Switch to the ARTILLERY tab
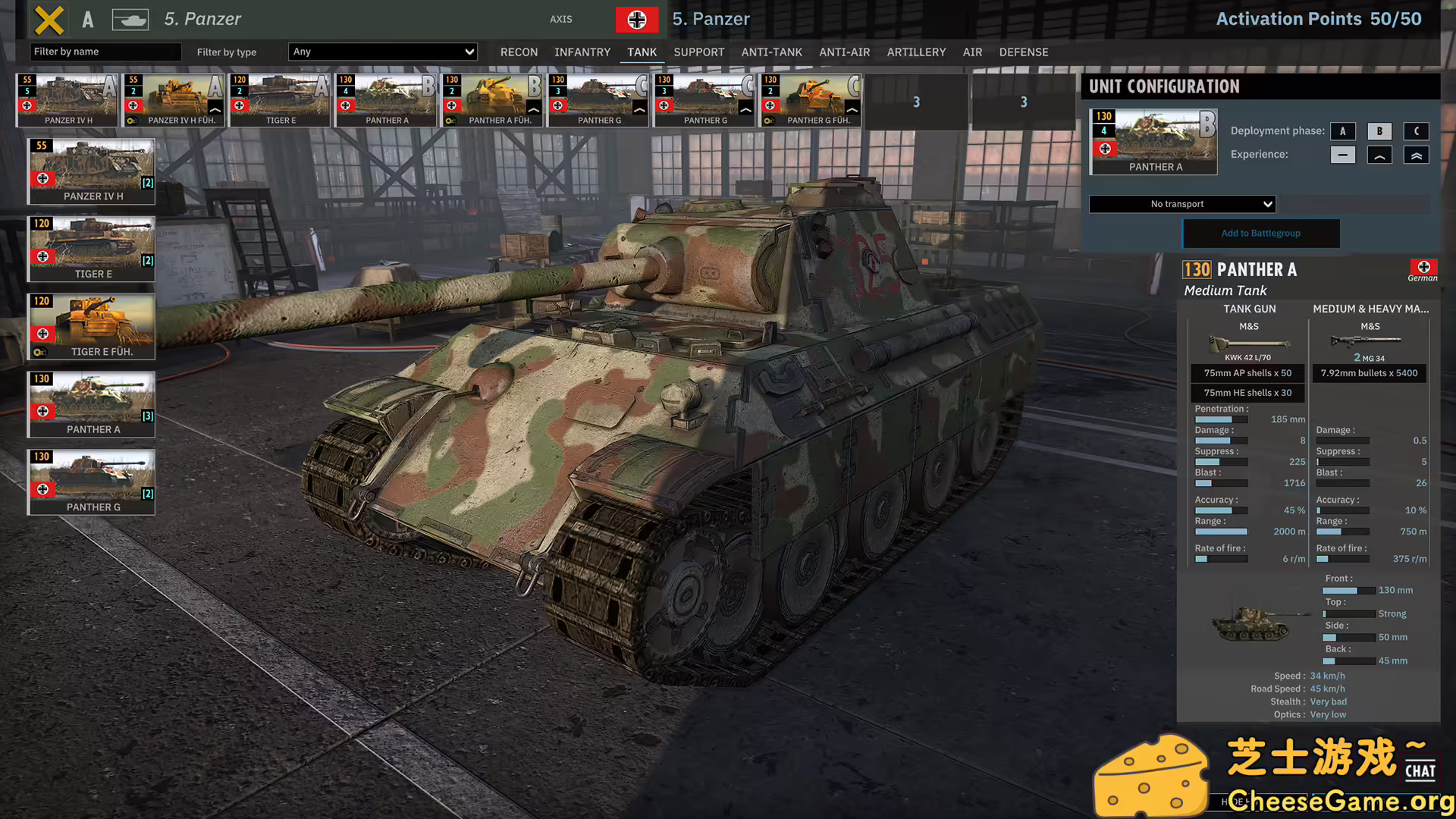 [x=916, y=52]
